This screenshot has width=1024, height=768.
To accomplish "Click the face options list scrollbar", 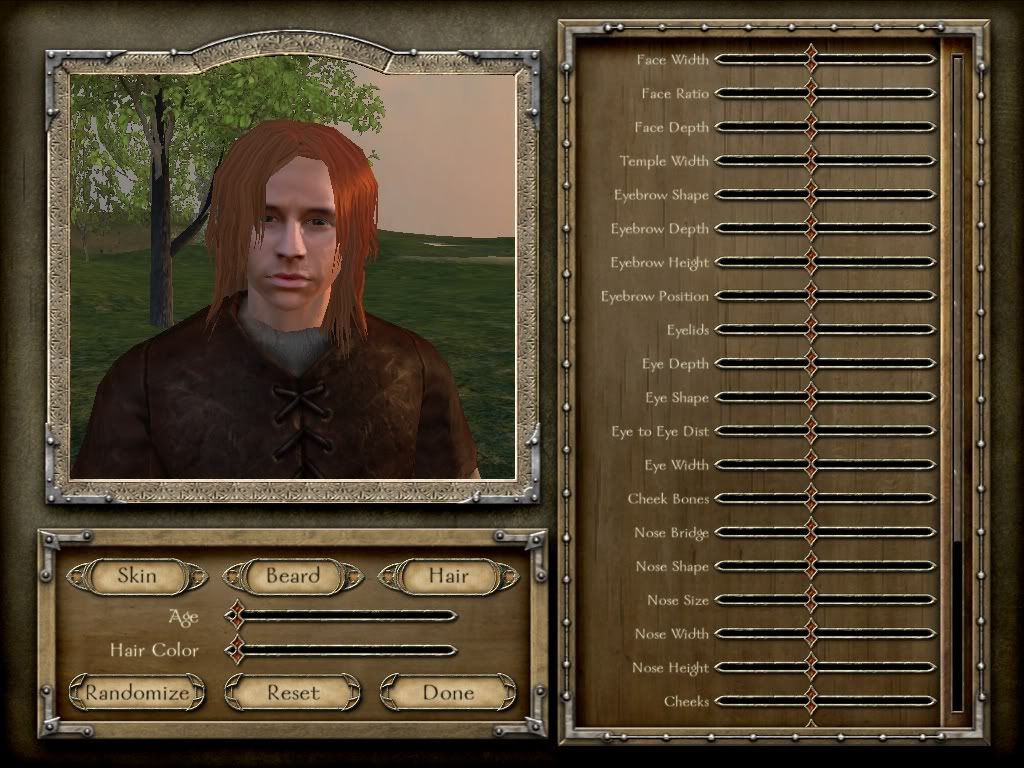I will pos(957,380).
